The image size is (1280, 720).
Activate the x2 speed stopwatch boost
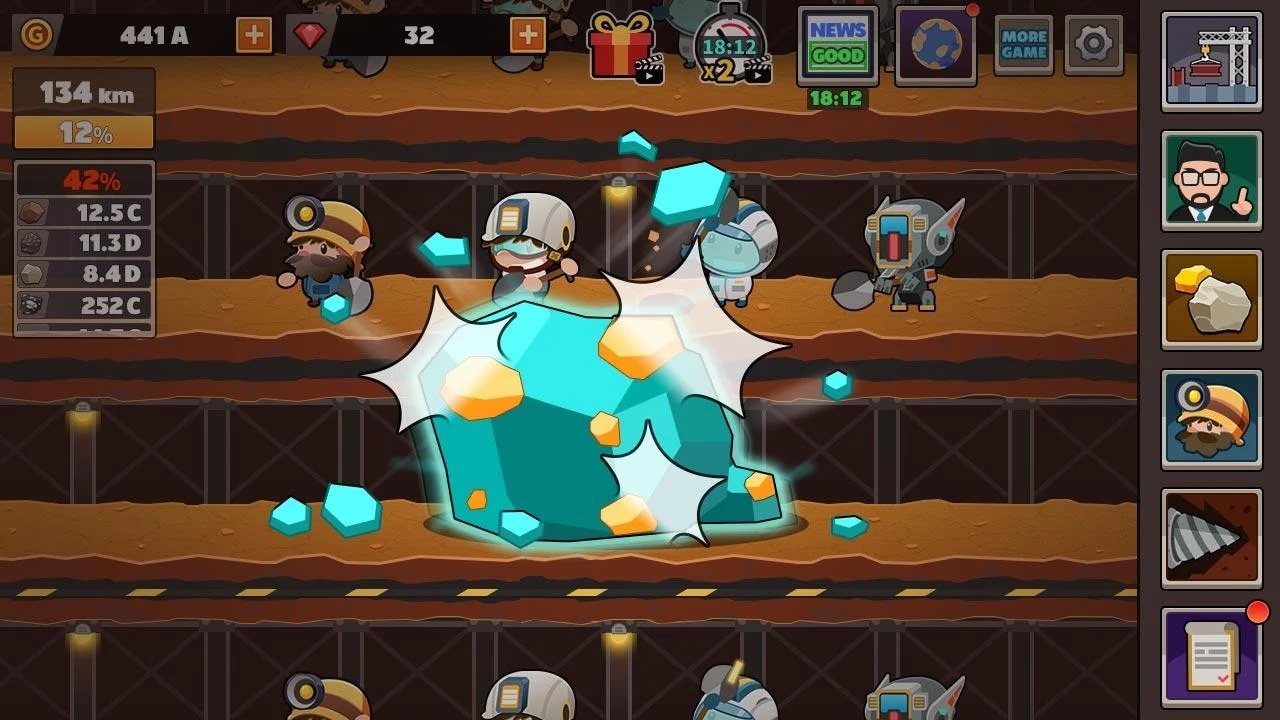(730, 46)
